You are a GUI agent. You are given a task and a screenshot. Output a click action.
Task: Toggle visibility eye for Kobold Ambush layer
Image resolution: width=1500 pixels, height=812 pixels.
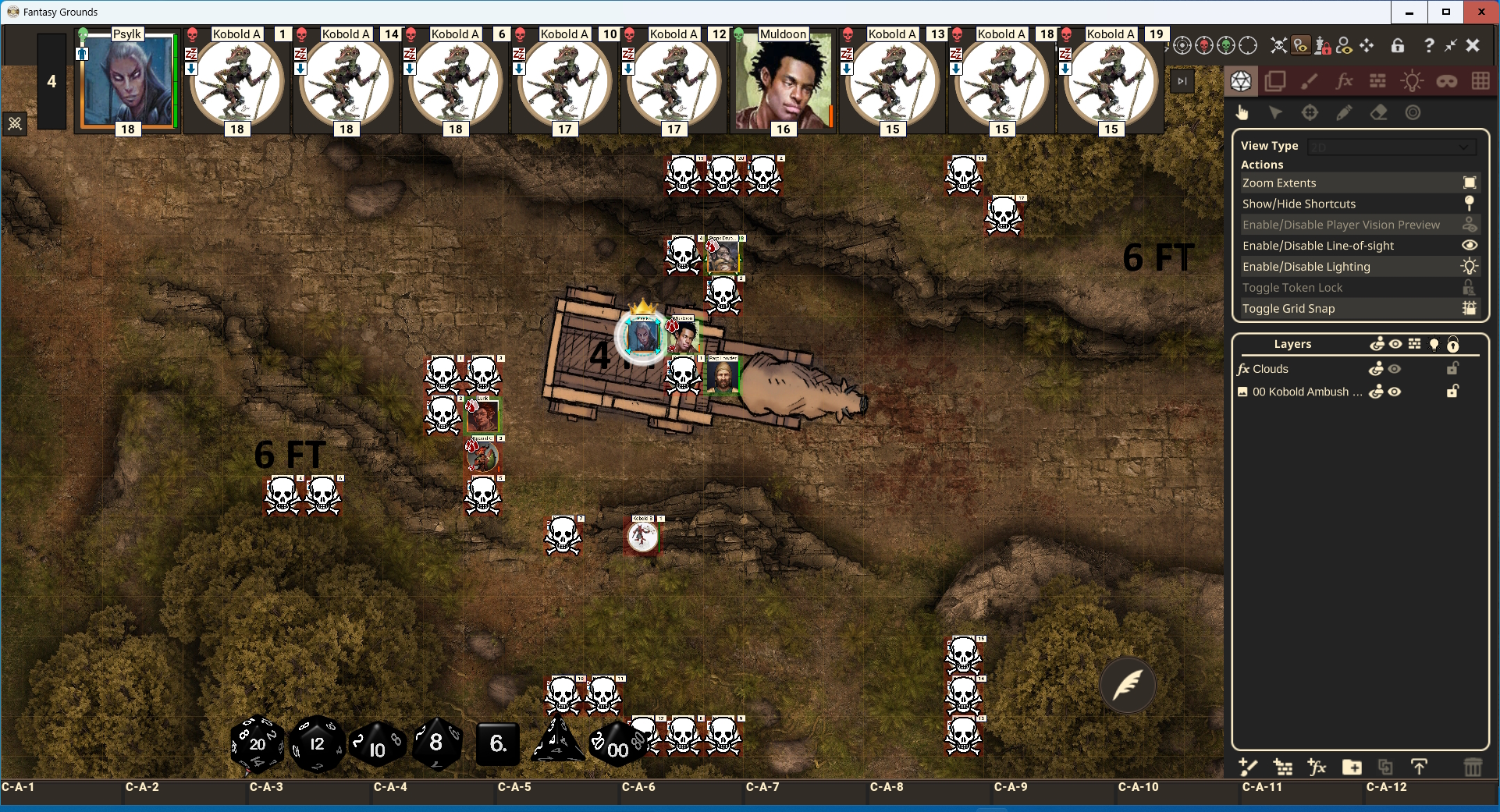(1395, 392)
